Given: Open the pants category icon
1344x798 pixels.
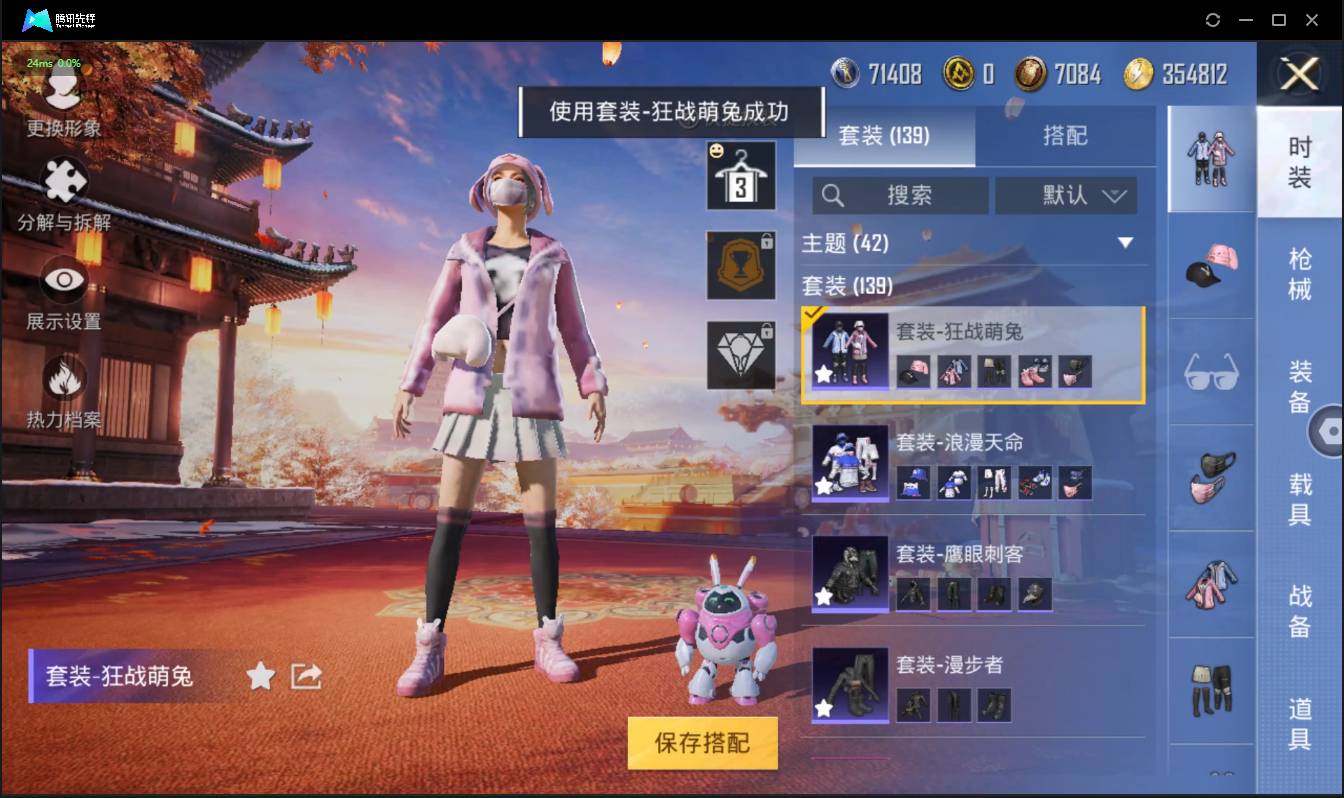Looking at the screenshot, I should [1211, 692].
